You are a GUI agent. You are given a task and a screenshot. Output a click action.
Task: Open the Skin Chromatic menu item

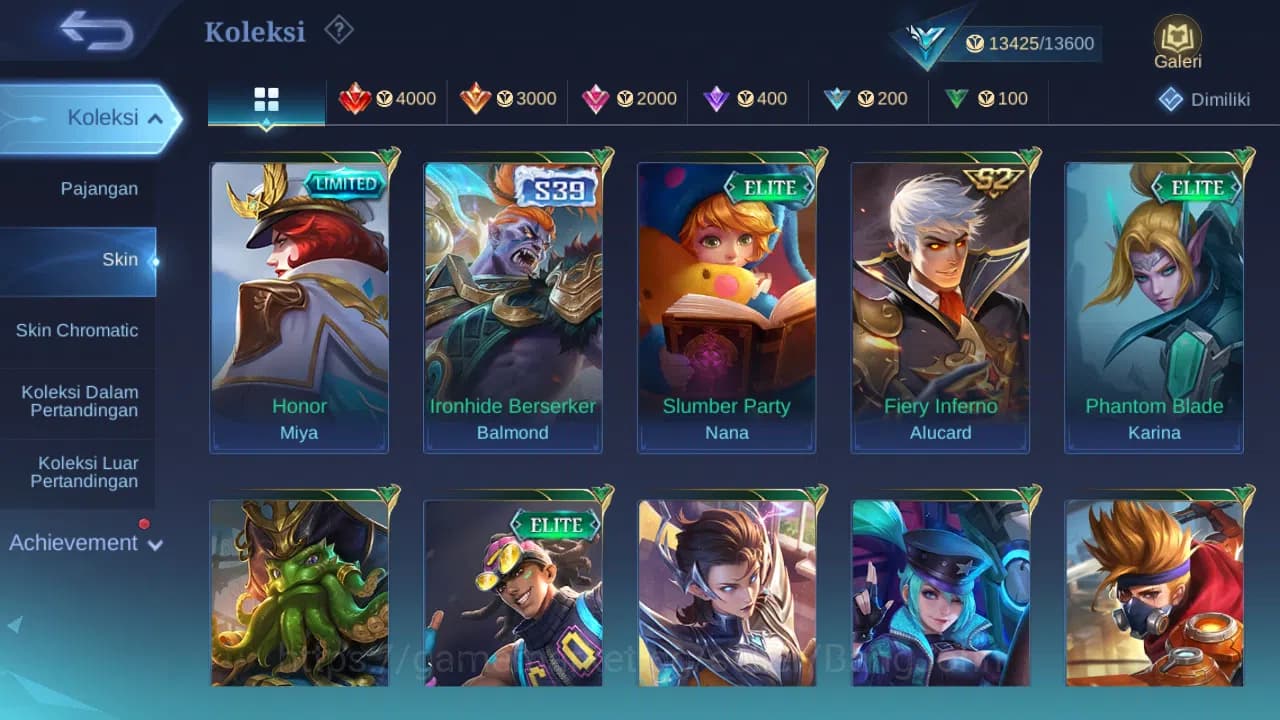(77, 330)
